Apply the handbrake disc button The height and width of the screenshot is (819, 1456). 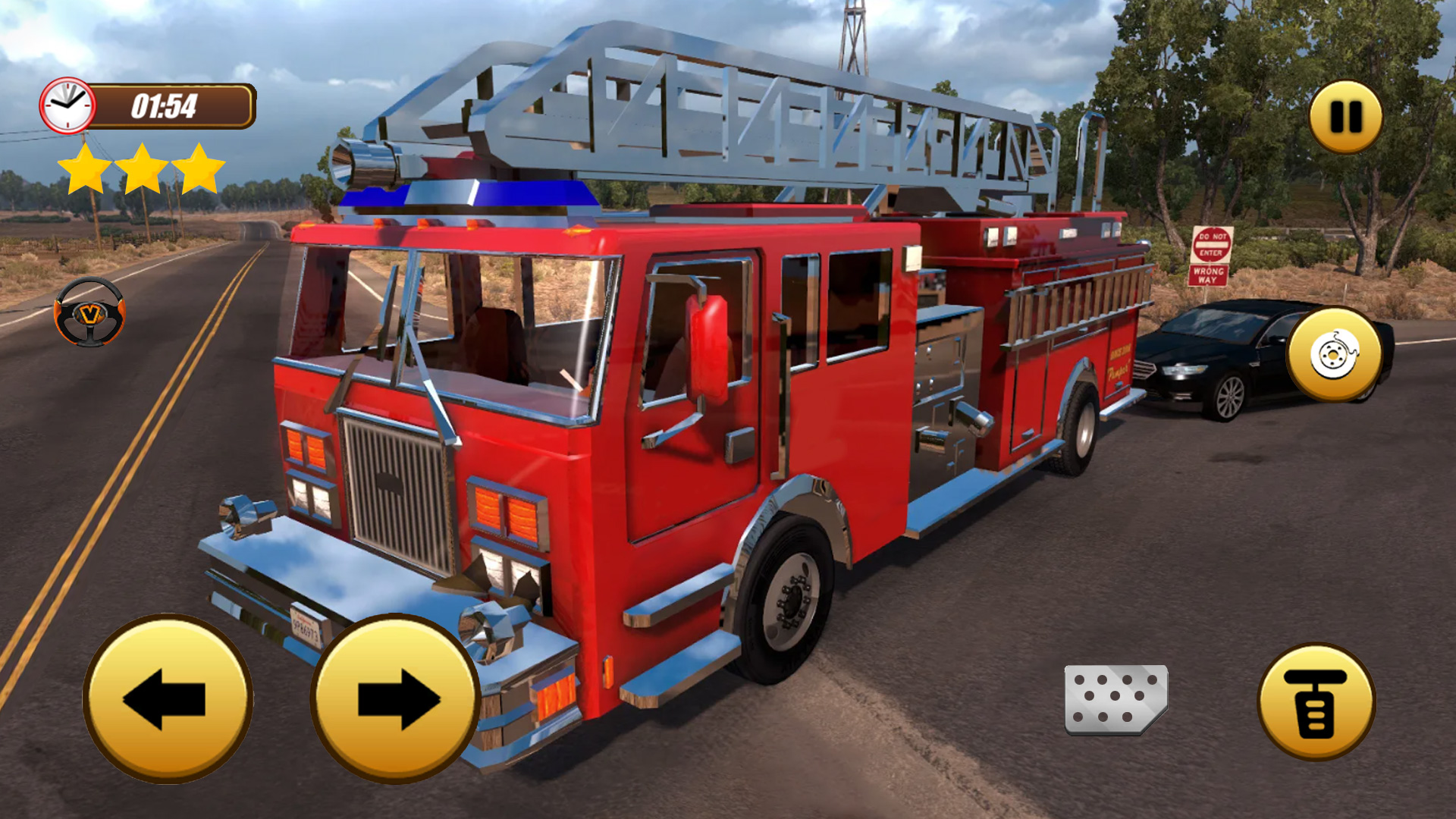[x=1335, y=354]
